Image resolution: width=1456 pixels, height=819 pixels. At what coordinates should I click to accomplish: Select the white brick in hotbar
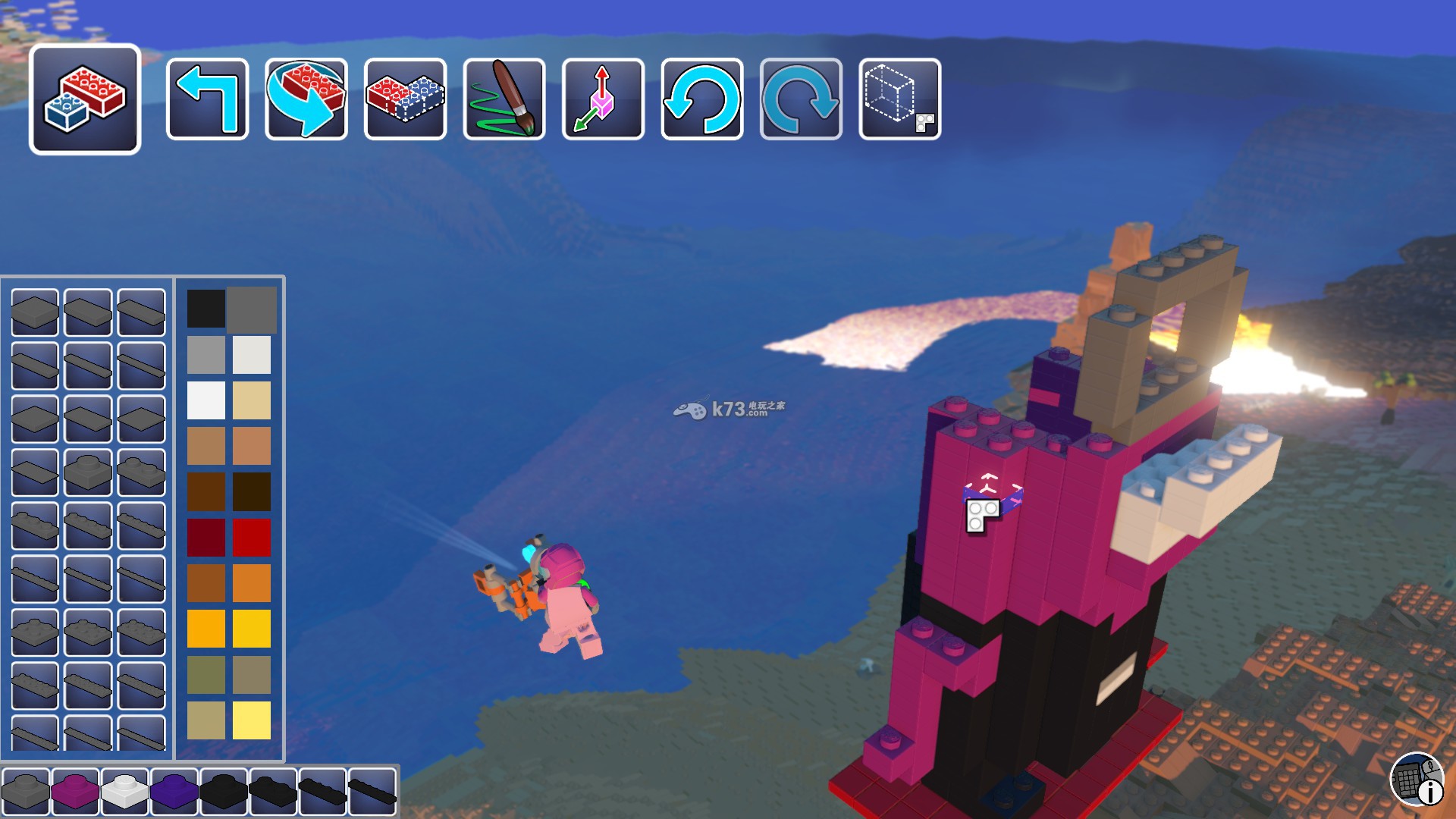[124, 791]
